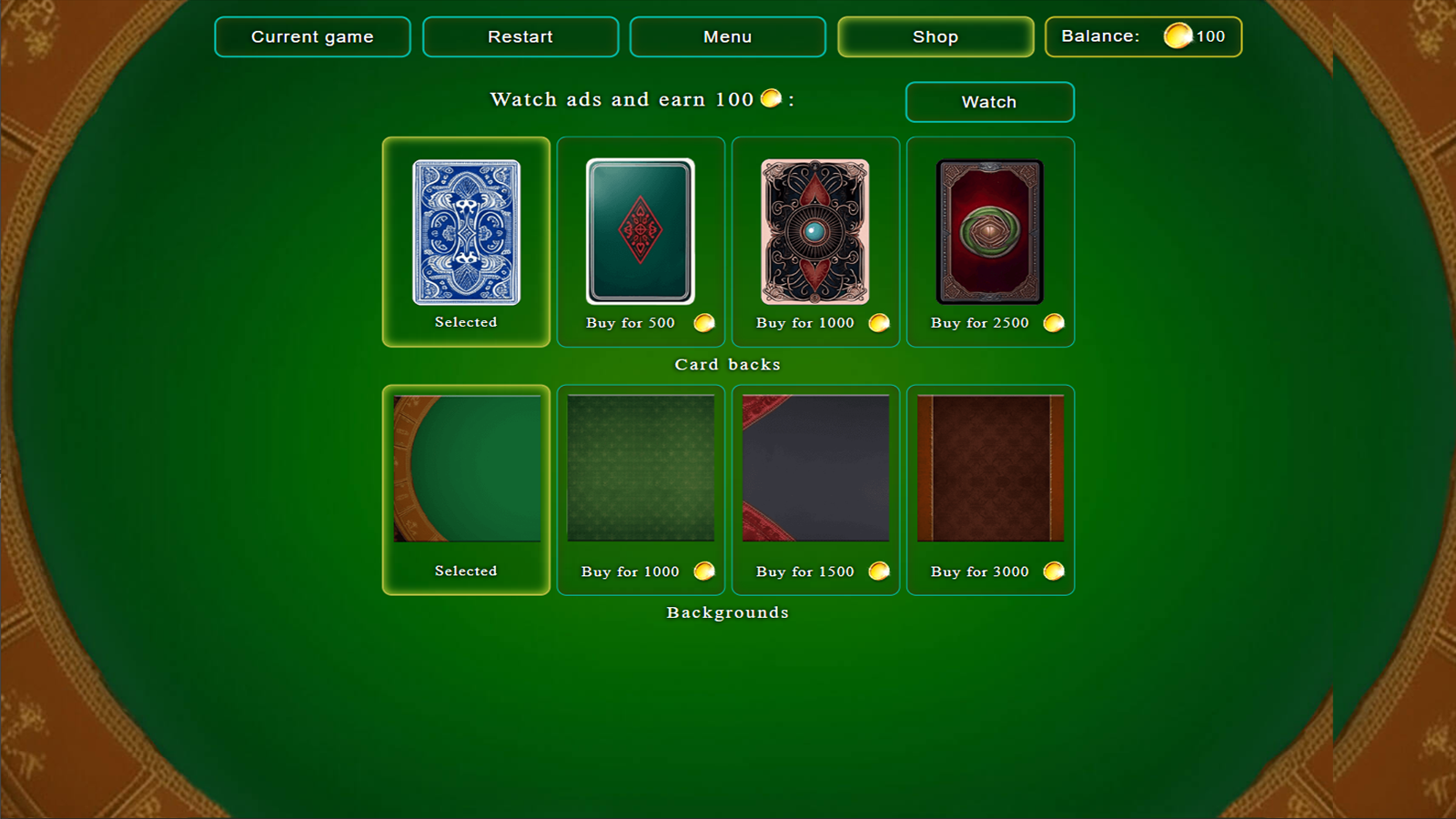Click the coin on 'Buy for 3000' background
This screenshot has height=819, width=1456.
point(1053,571)
